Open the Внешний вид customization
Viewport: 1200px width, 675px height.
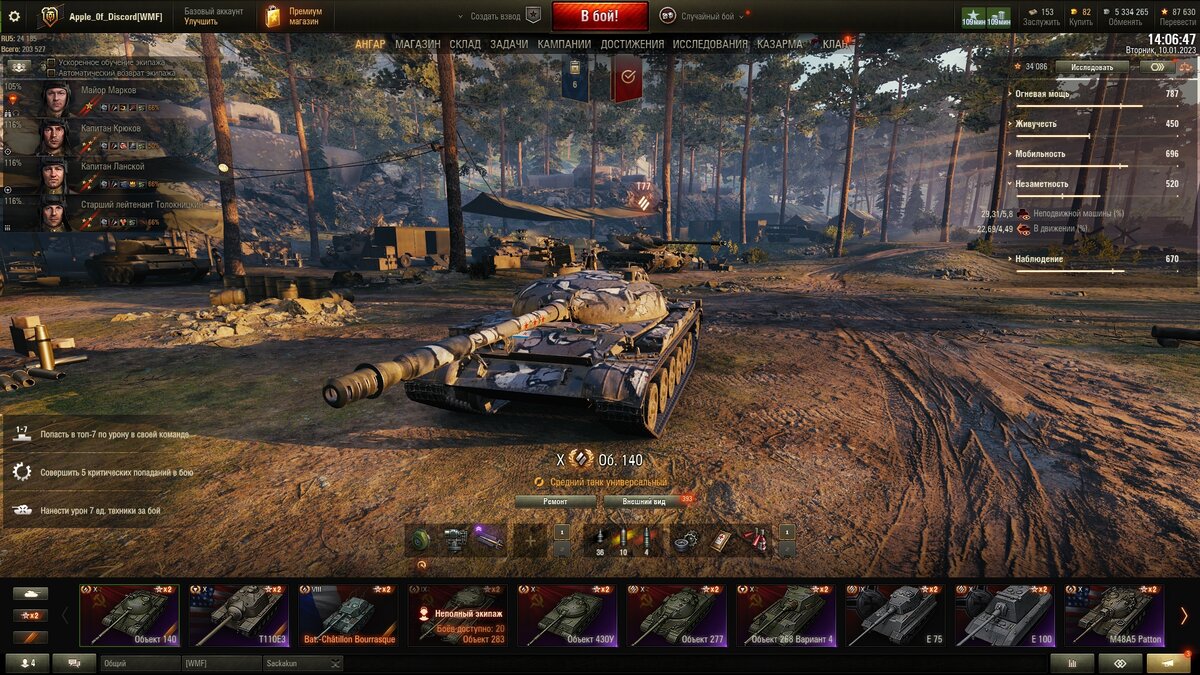[644, 501]
